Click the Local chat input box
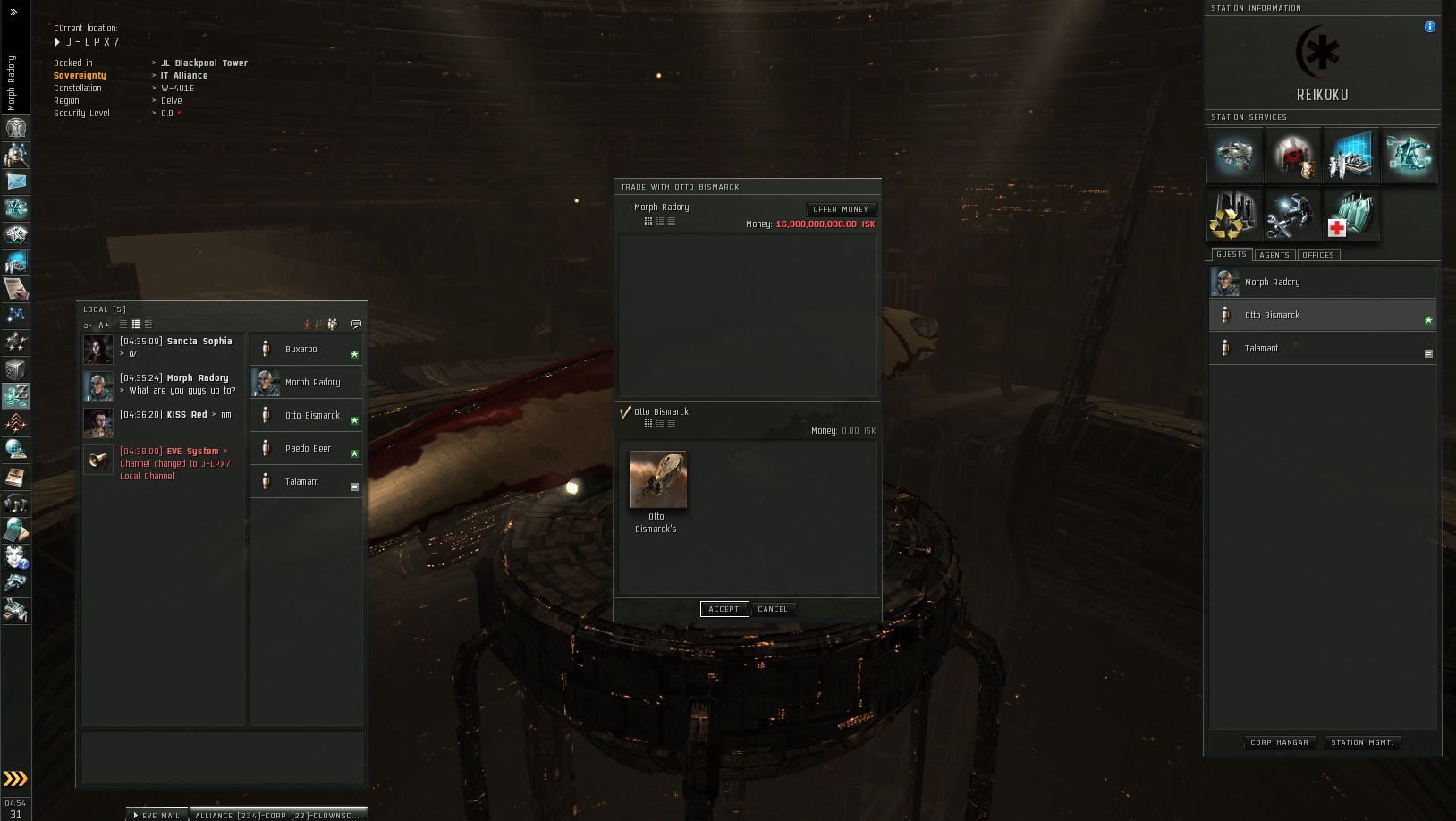This screenshot has width=1456, height=821. 222,757
